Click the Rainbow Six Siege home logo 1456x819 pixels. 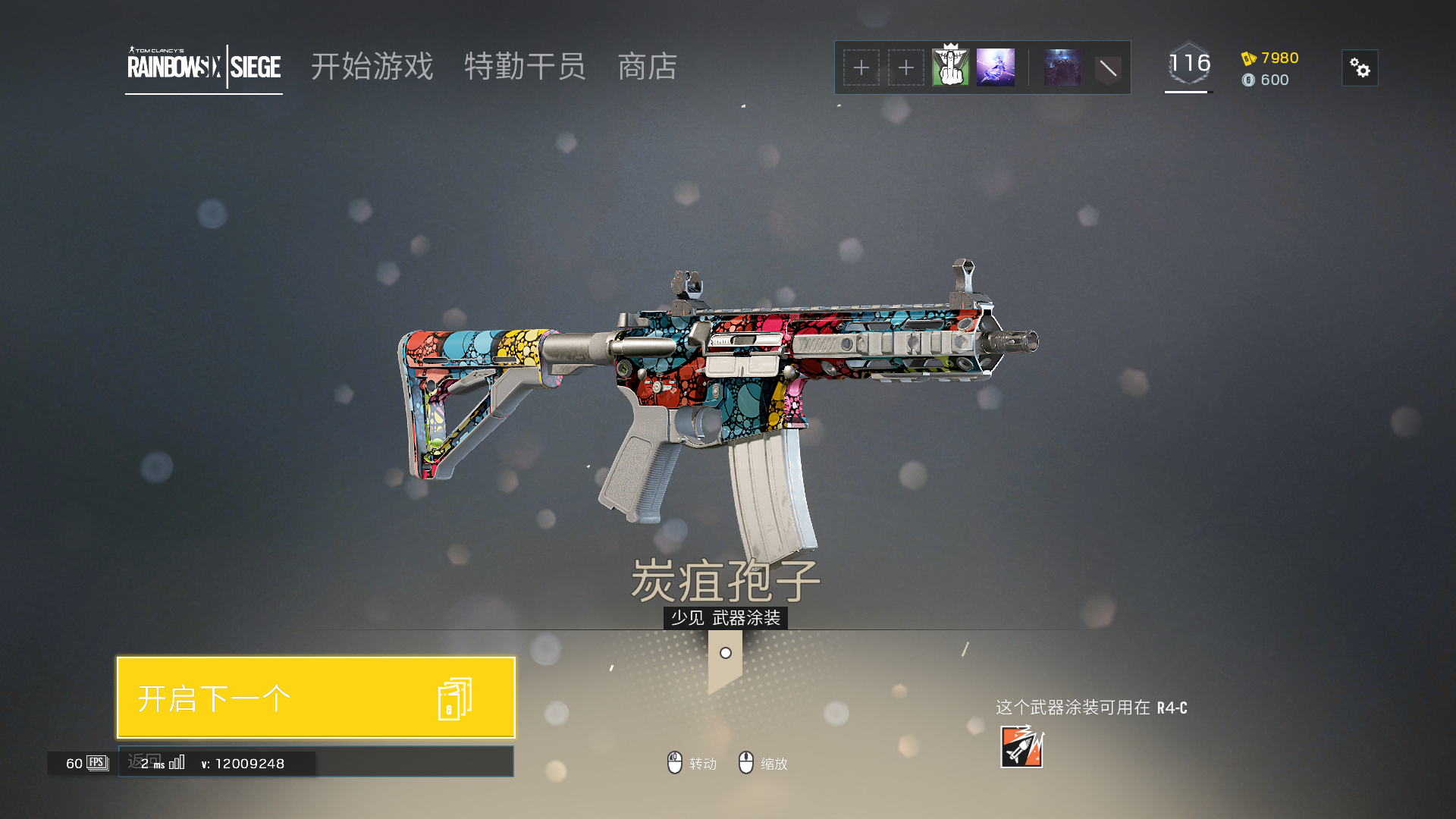coord(204,67)
